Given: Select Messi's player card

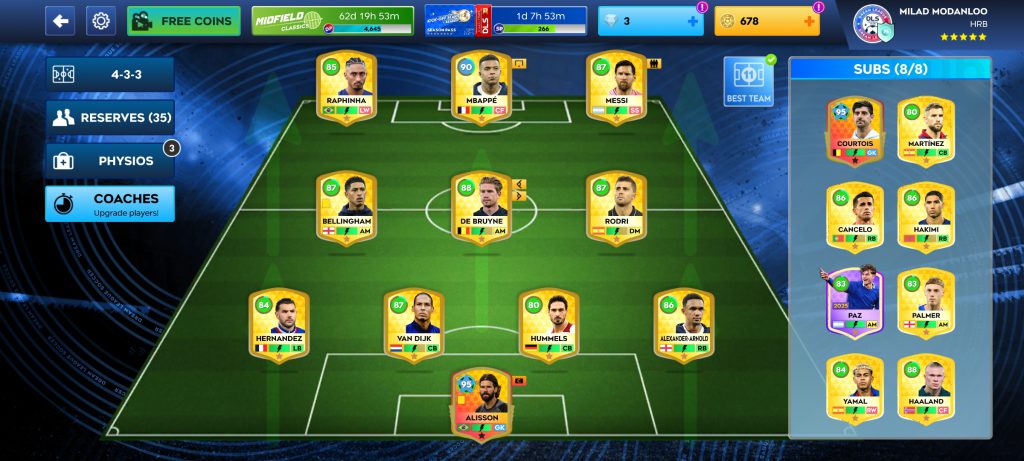Looking at the screenshot, I should [616, 88].
